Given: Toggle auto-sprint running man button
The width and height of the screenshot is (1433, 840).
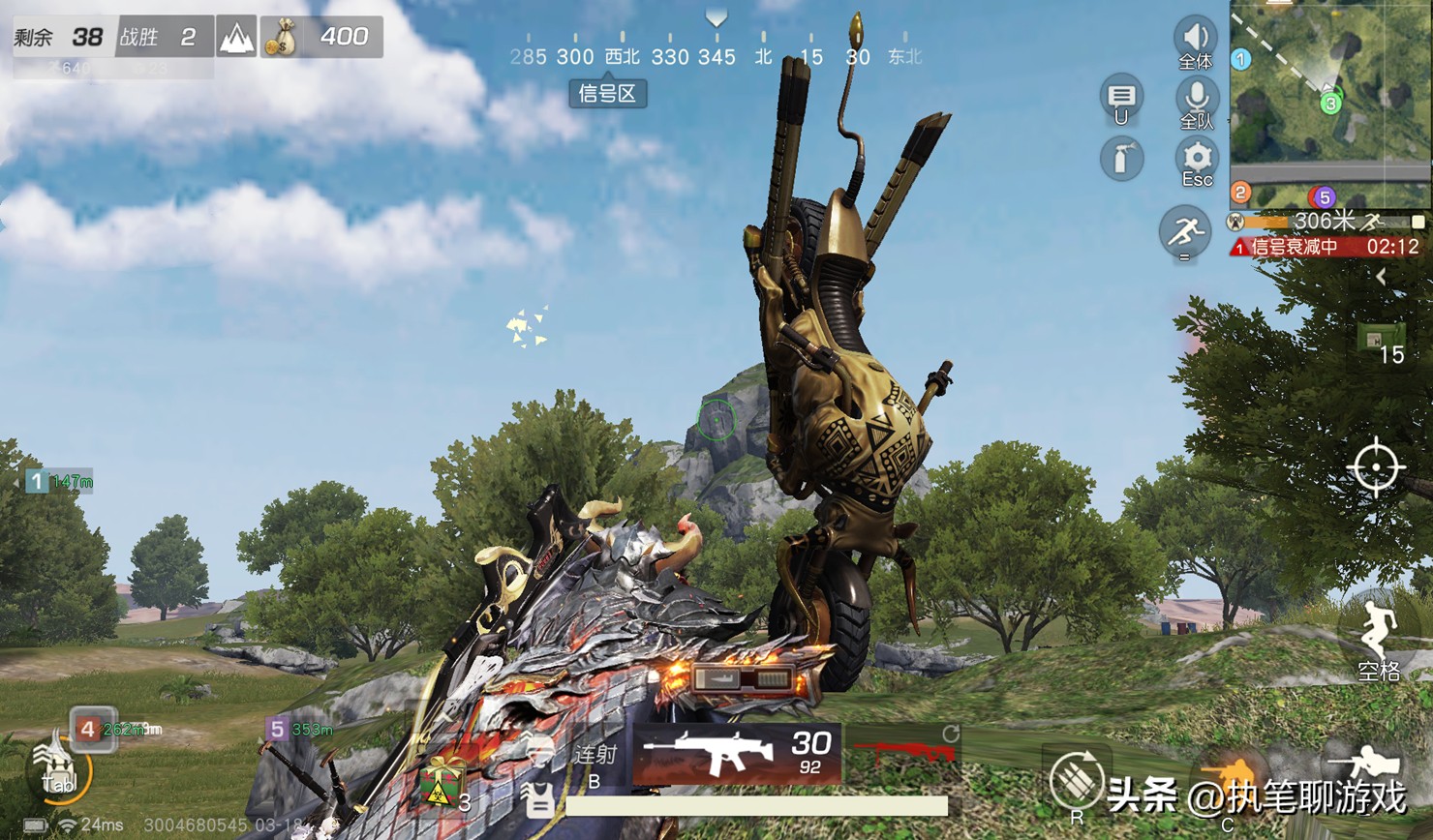Looking at the screenshot, I should (x=1183, y=232).
